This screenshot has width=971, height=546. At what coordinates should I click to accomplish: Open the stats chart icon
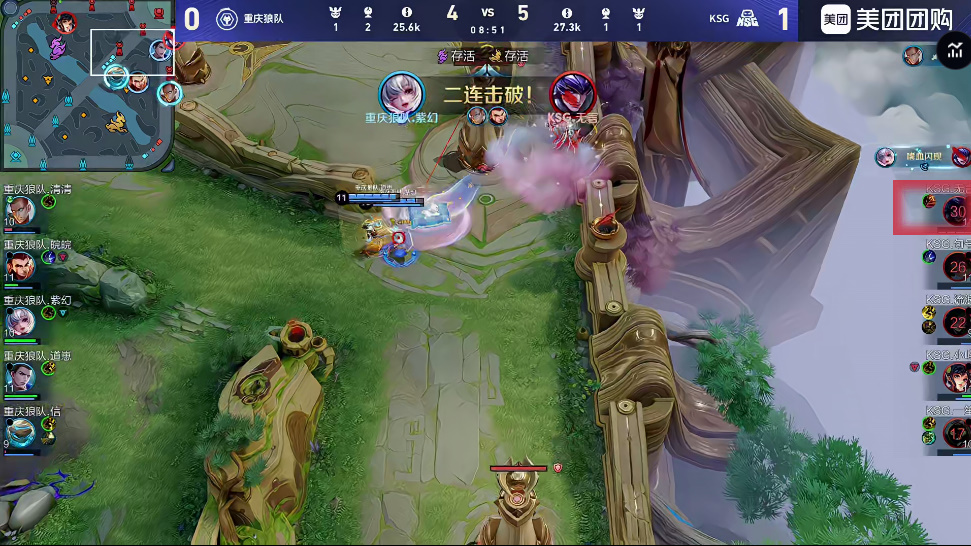point(952,53)
